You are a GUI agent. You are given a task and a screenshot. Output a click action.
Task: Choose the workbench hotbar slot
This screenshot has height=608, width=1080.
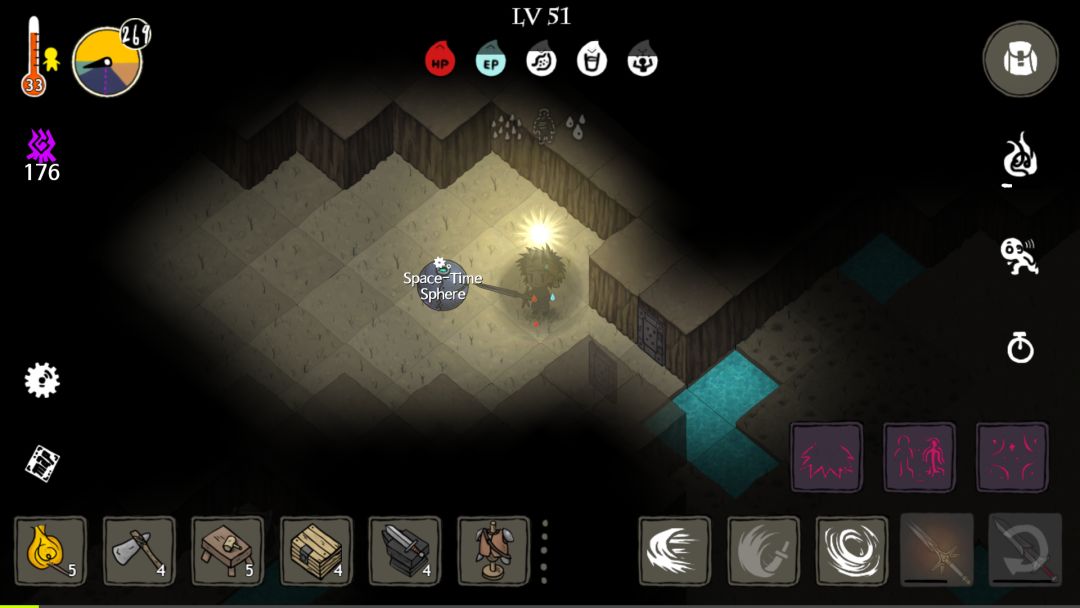click(227, 550)
